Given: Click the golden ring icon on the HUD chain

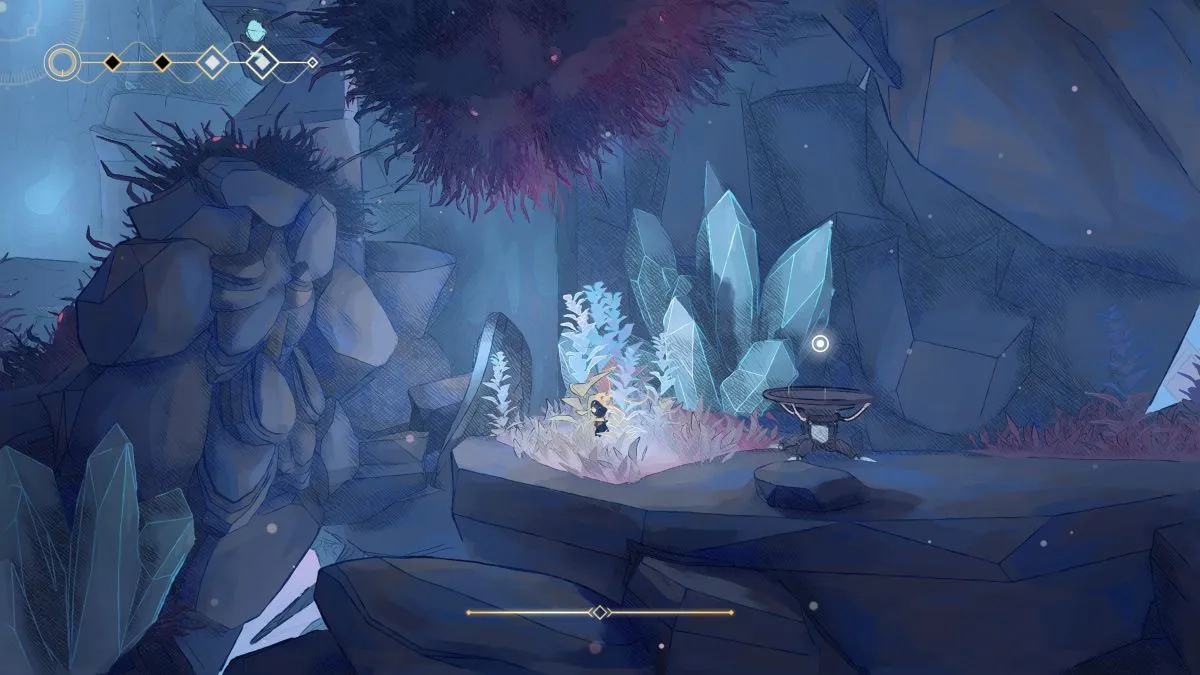Looking at the screenshot, I should tap(62, 63).
